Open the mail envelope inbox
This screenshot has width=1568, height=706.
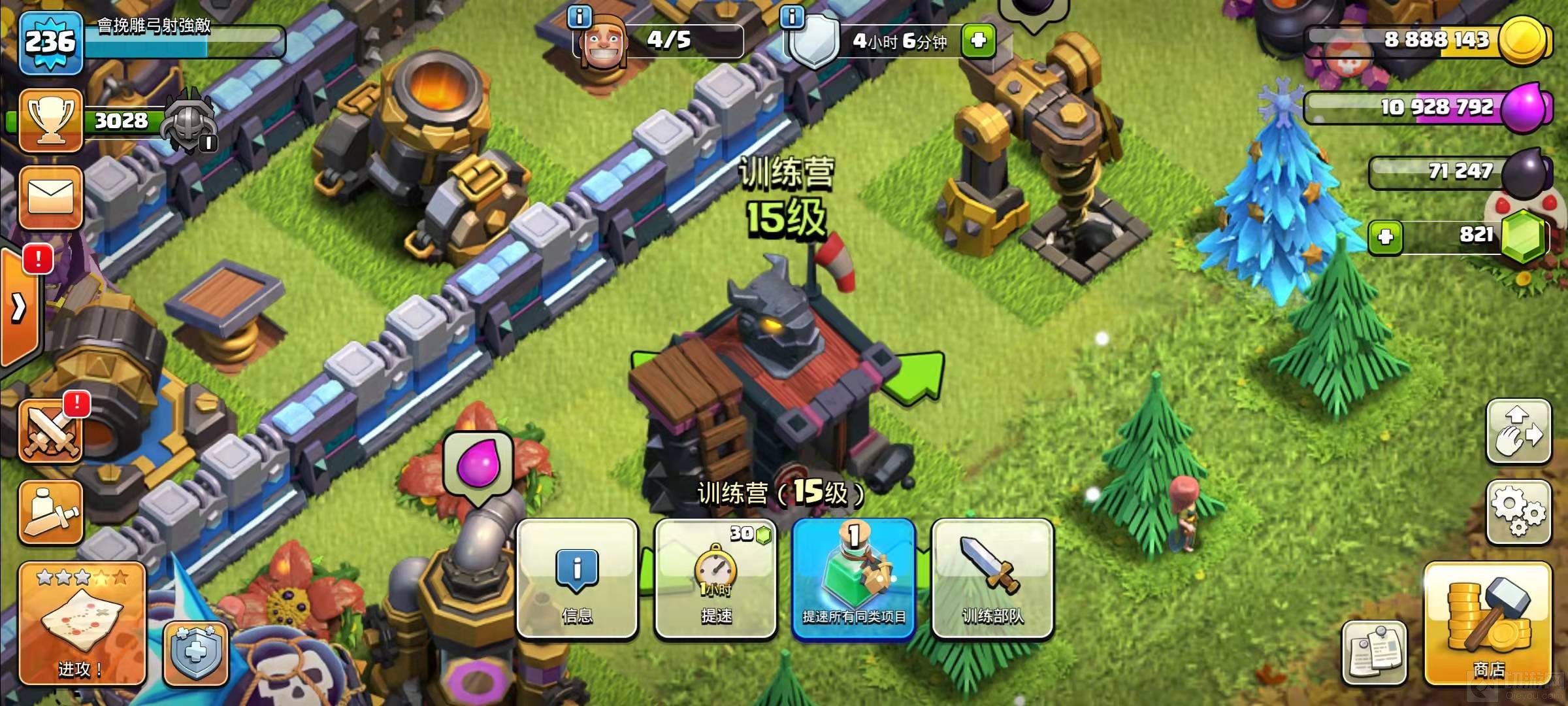pos(51,197)
